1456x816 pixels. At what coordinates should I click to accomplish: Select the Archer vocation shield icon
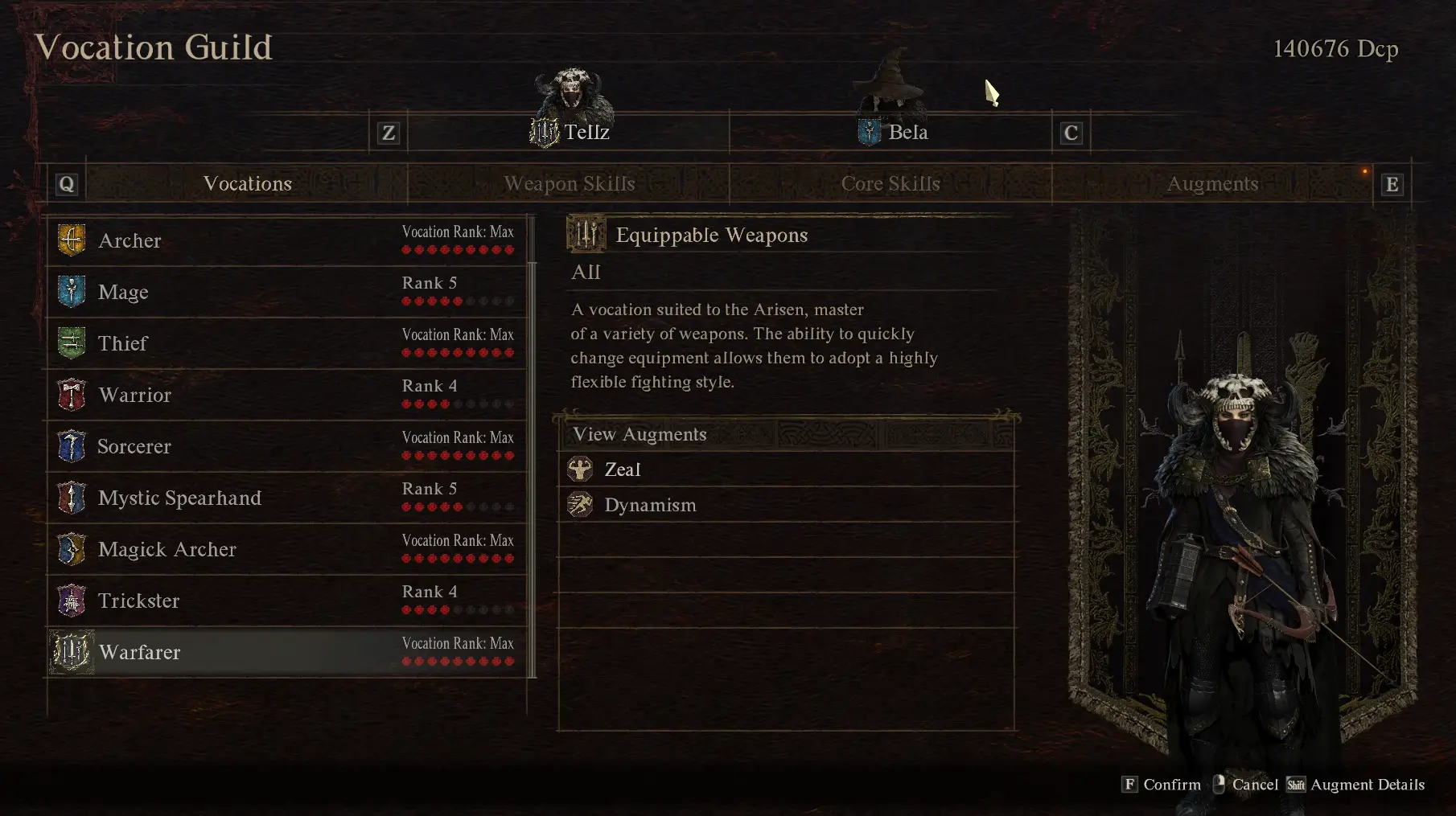coord(72,240)
